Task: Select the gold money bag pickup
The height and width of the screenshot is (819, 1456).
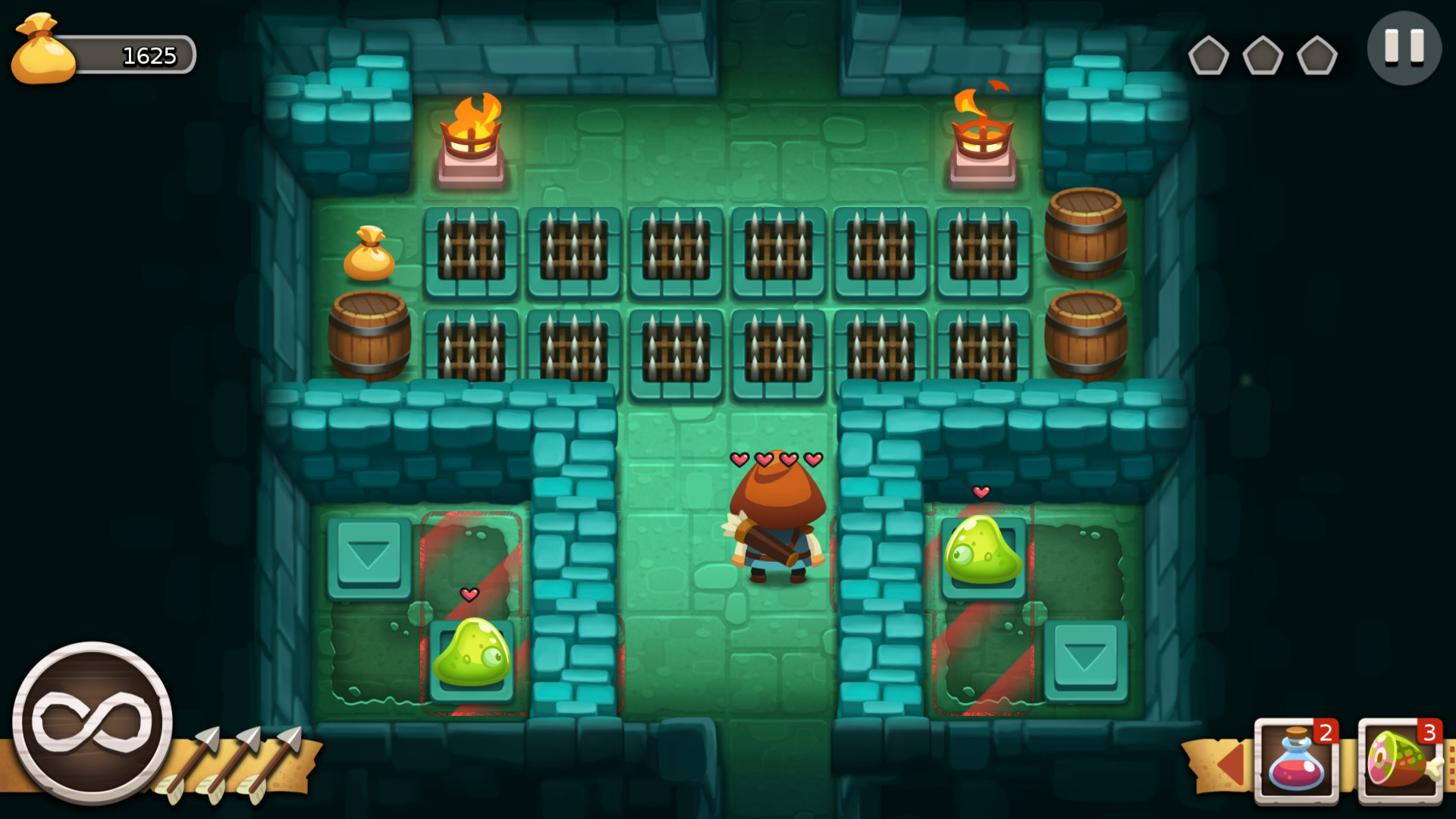Action: [x=371, y=254]
